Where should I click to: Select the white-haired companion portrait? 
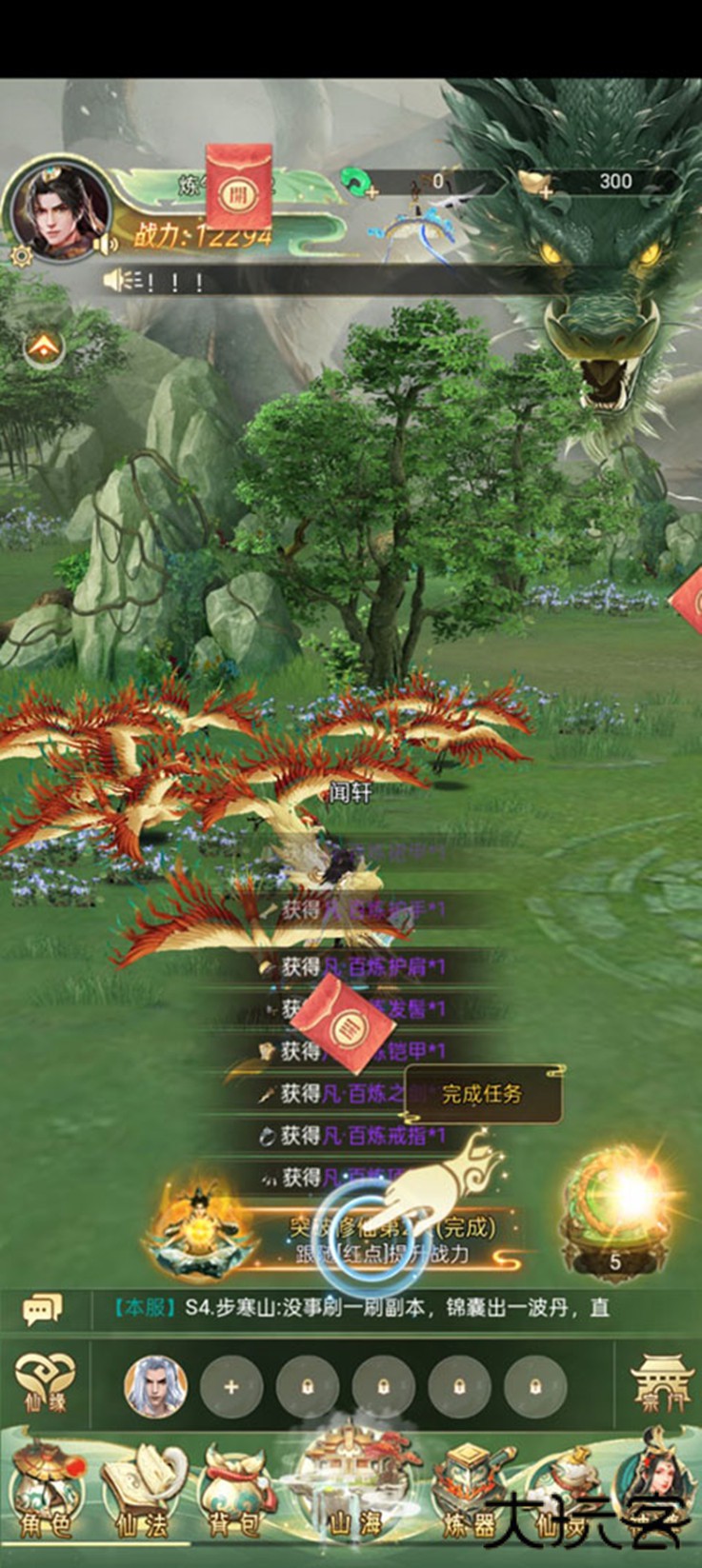tap(155, 1386)
